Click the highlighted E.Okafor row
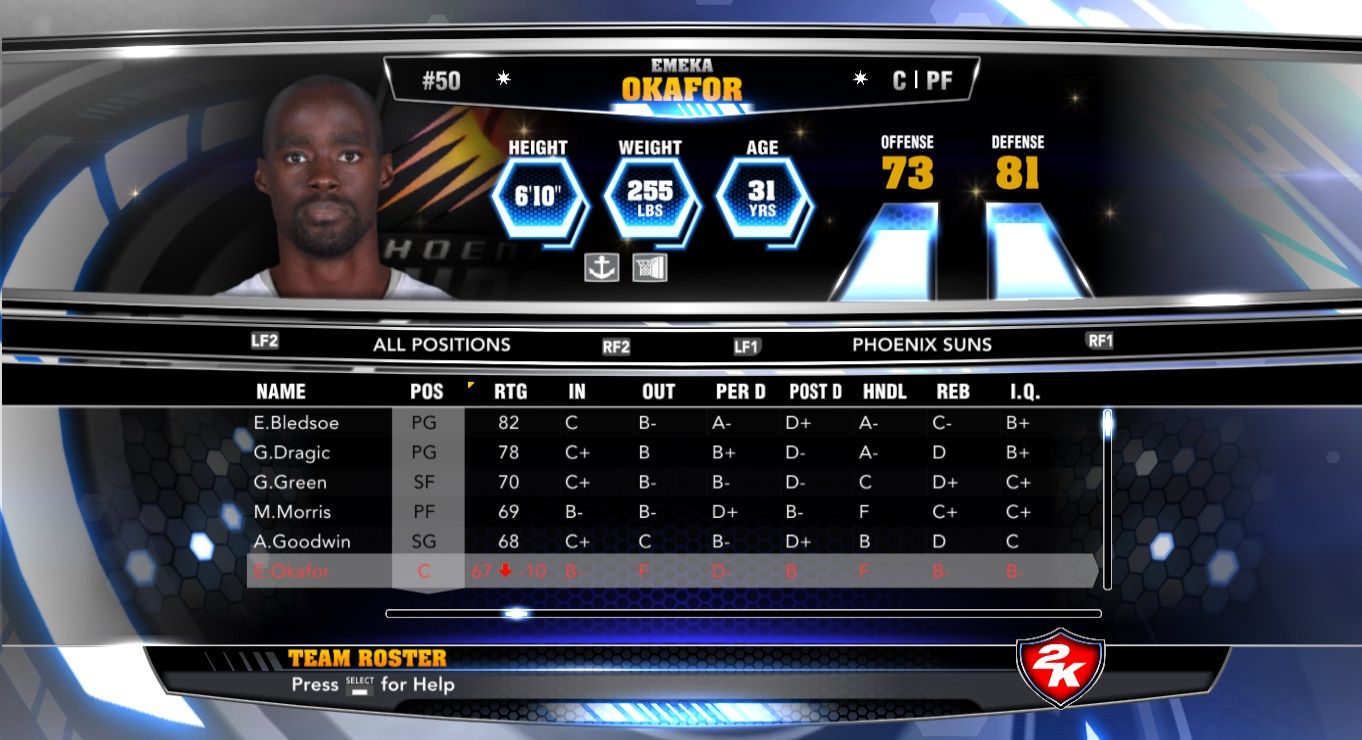 [290, 572]
